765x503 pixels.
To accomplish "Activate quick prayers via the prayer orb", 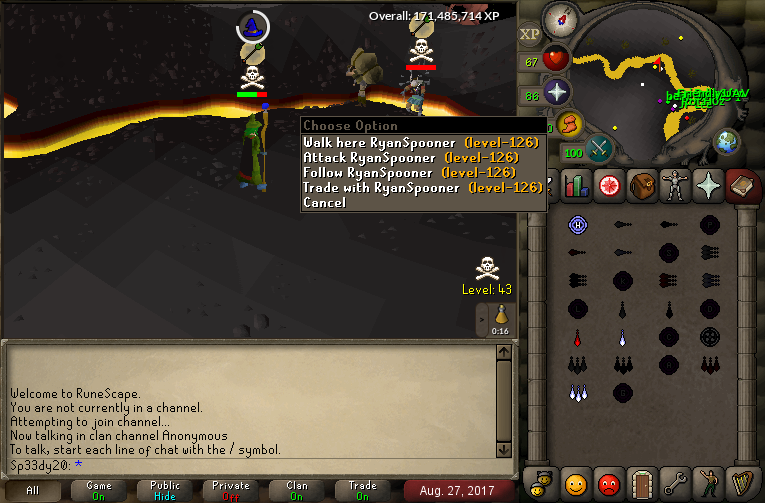I will pos(556,93).
